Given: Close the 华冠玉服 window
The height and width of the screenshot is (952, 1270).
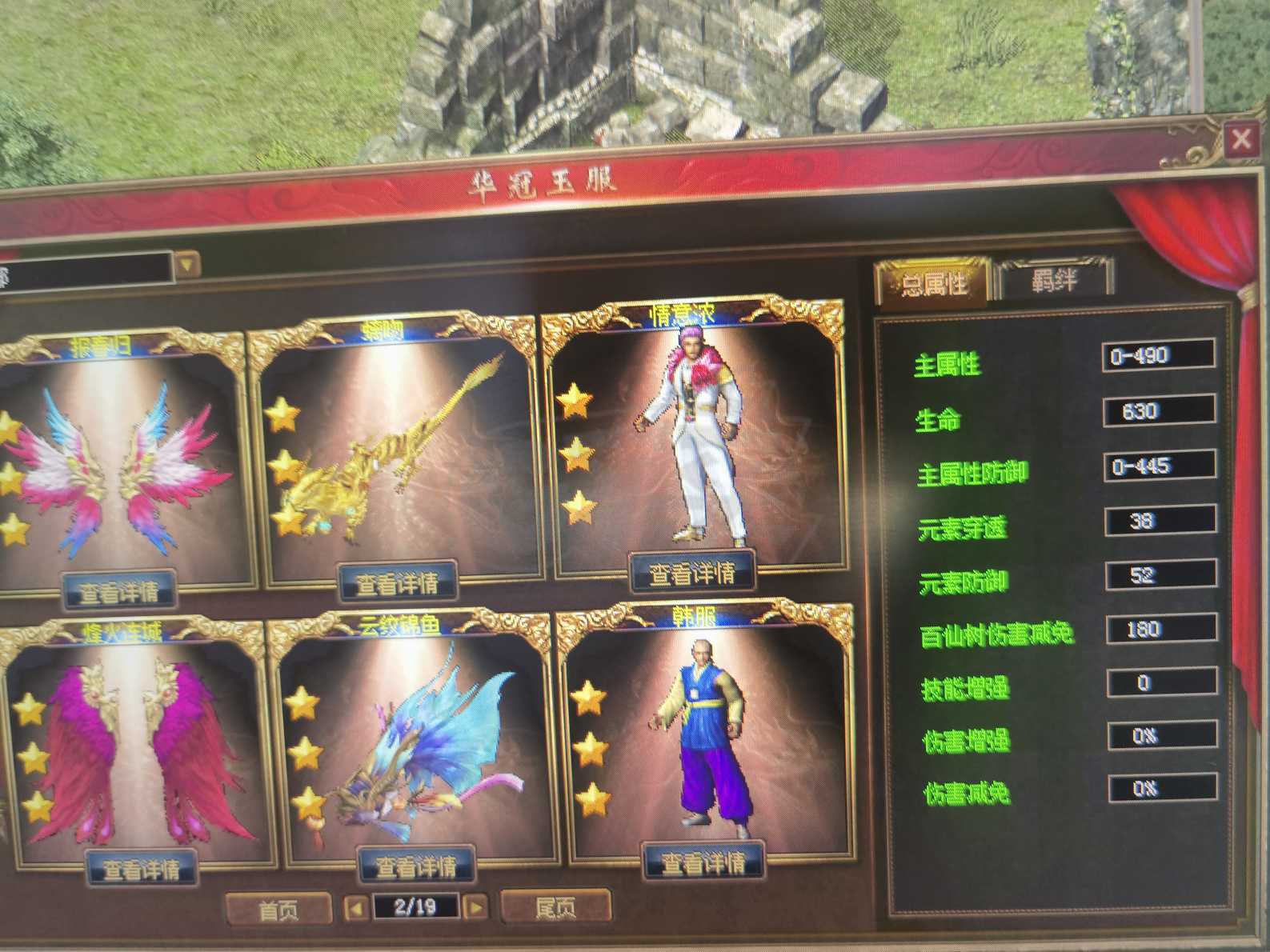Looking at the screenshot, I should click(1241, 138).
